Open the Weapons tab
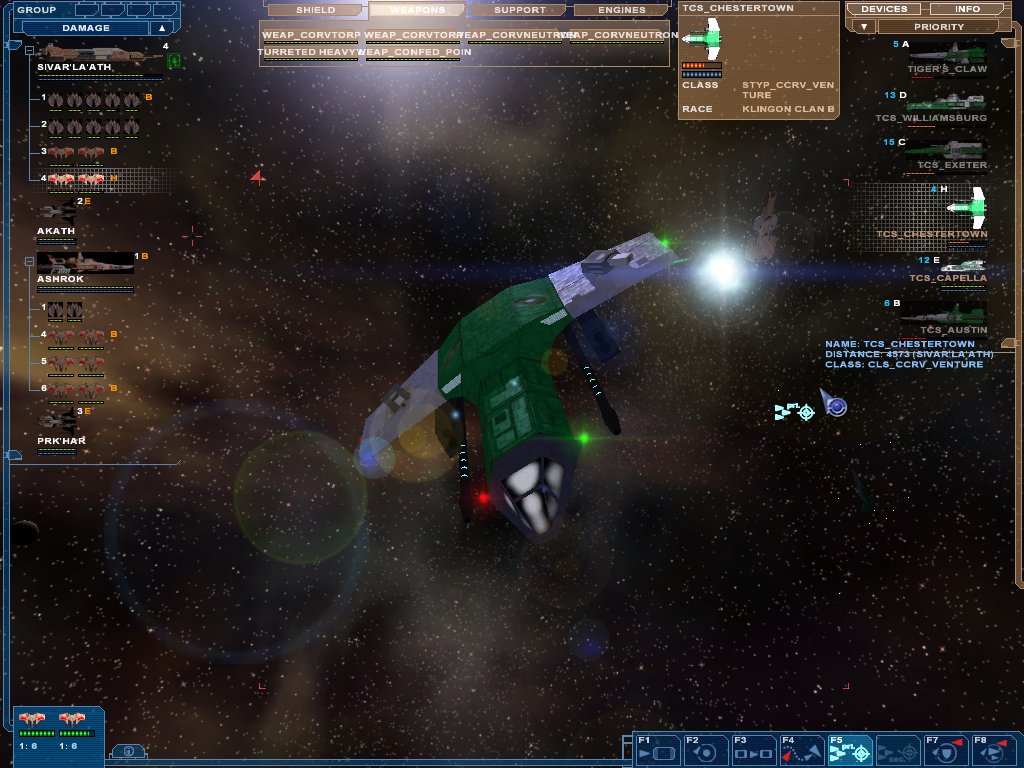The image size is (1024, 768). click(x=417, y=10)
